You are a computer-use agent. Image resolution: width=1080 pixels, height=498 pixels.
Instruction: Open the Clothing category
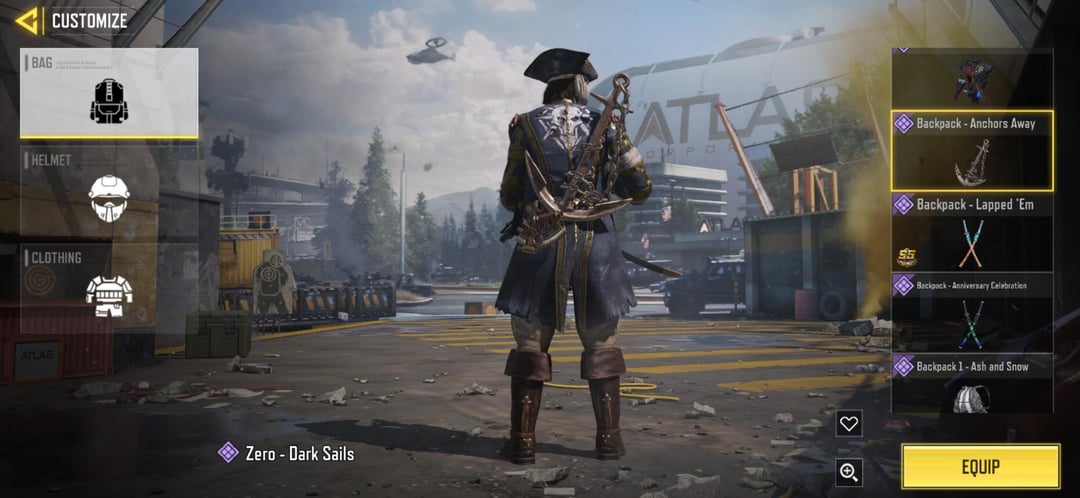tap(109, 288)
